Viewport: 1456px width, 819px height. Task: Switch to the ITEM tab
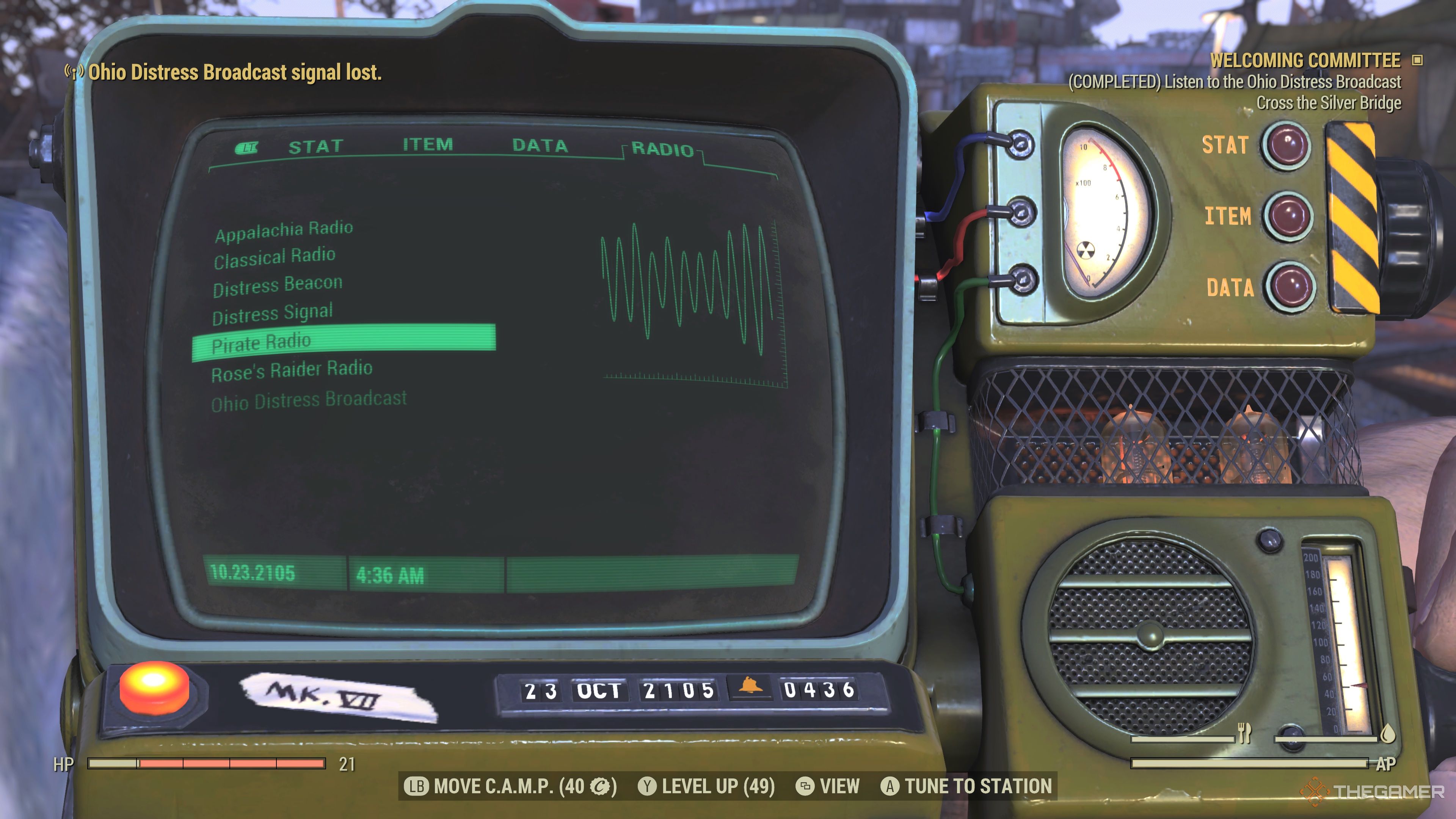pyautogui.click(x=427, y=145)
